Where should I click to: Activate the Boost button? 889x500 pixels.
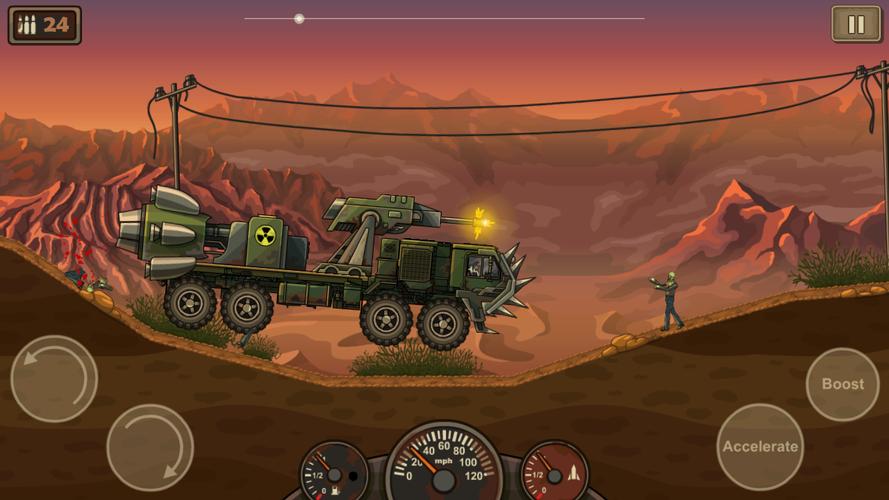[x=842, y=384]
